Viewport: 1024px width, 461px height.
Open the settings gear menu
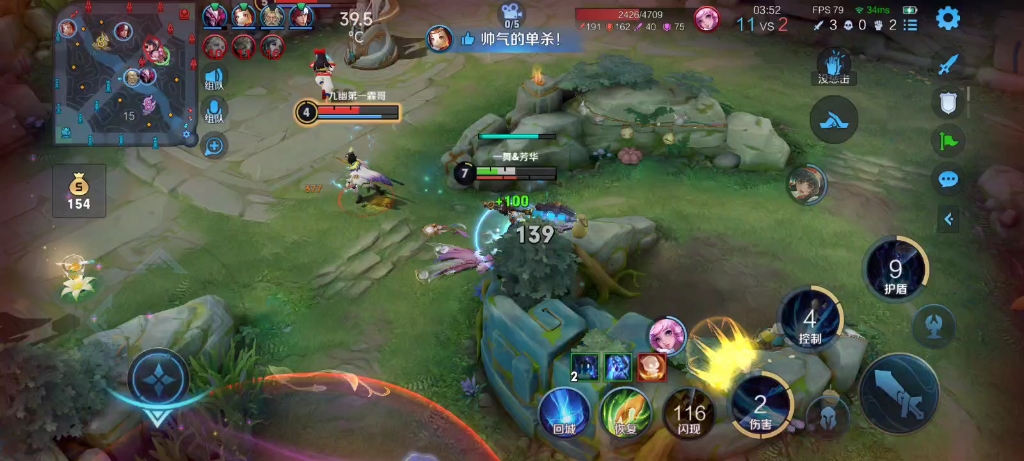tap(948, 18)
